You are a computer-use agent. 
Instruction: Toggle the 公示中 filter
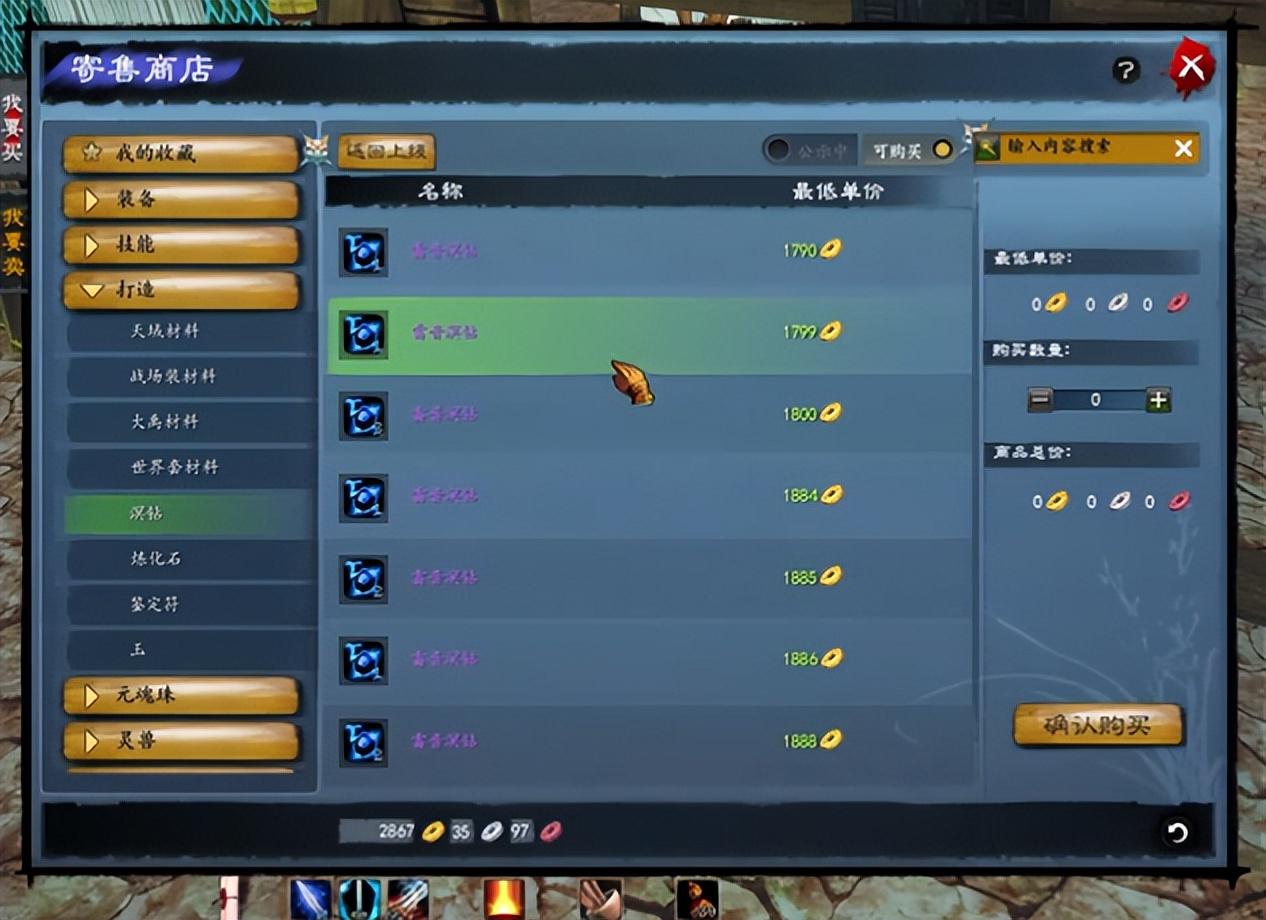click(810, 150)
